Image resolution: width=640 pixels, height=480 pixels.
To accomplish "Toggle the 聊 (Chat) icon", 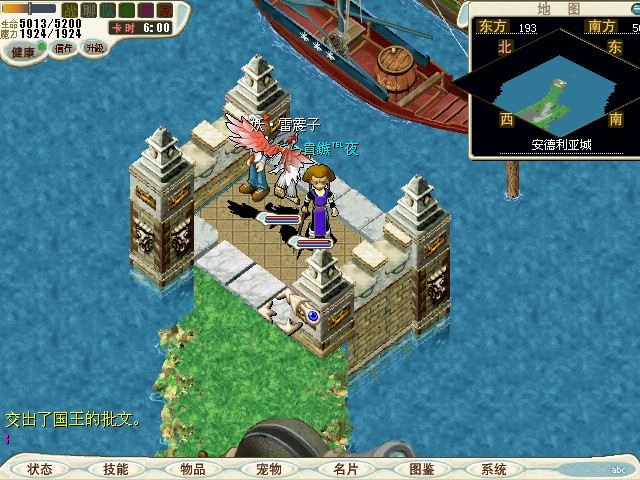I will coord(89,10).
